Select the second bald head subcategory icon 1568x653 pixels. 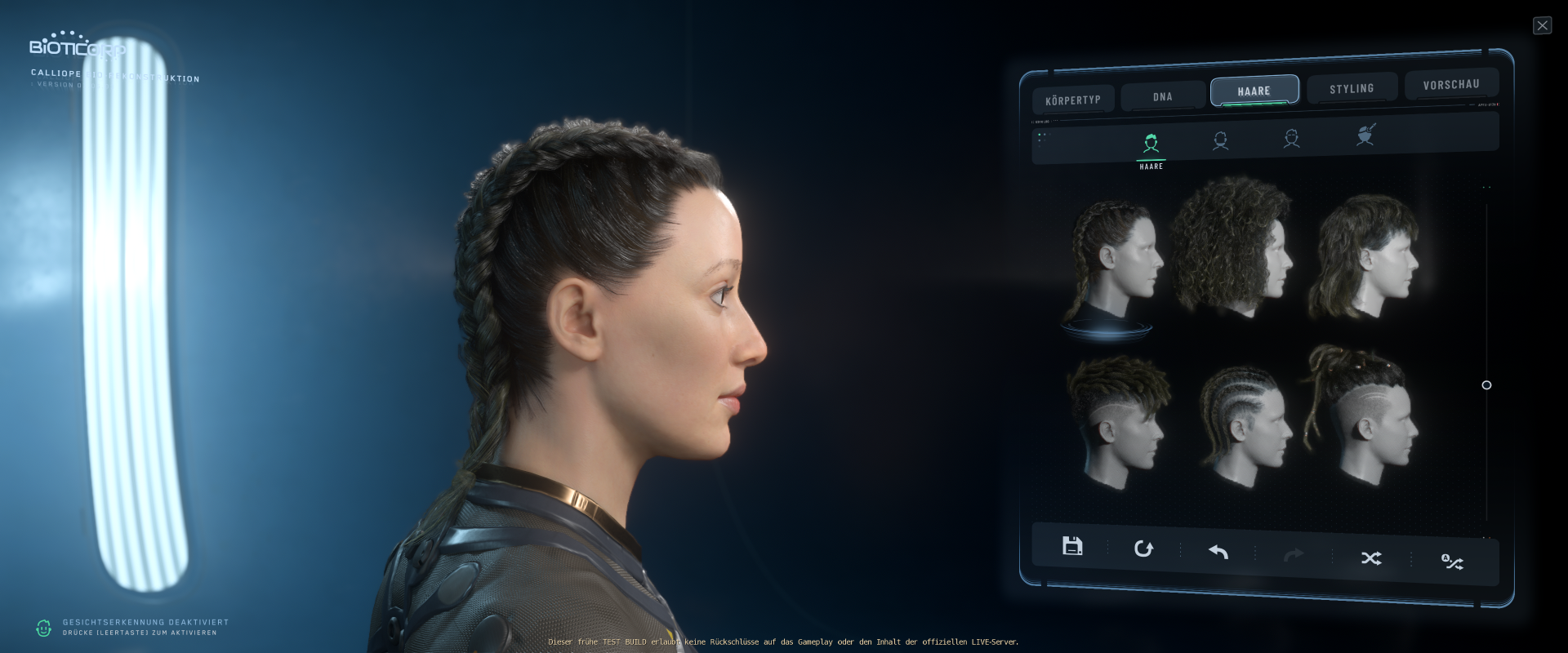pyautogui.click(x=1220, y=140)
